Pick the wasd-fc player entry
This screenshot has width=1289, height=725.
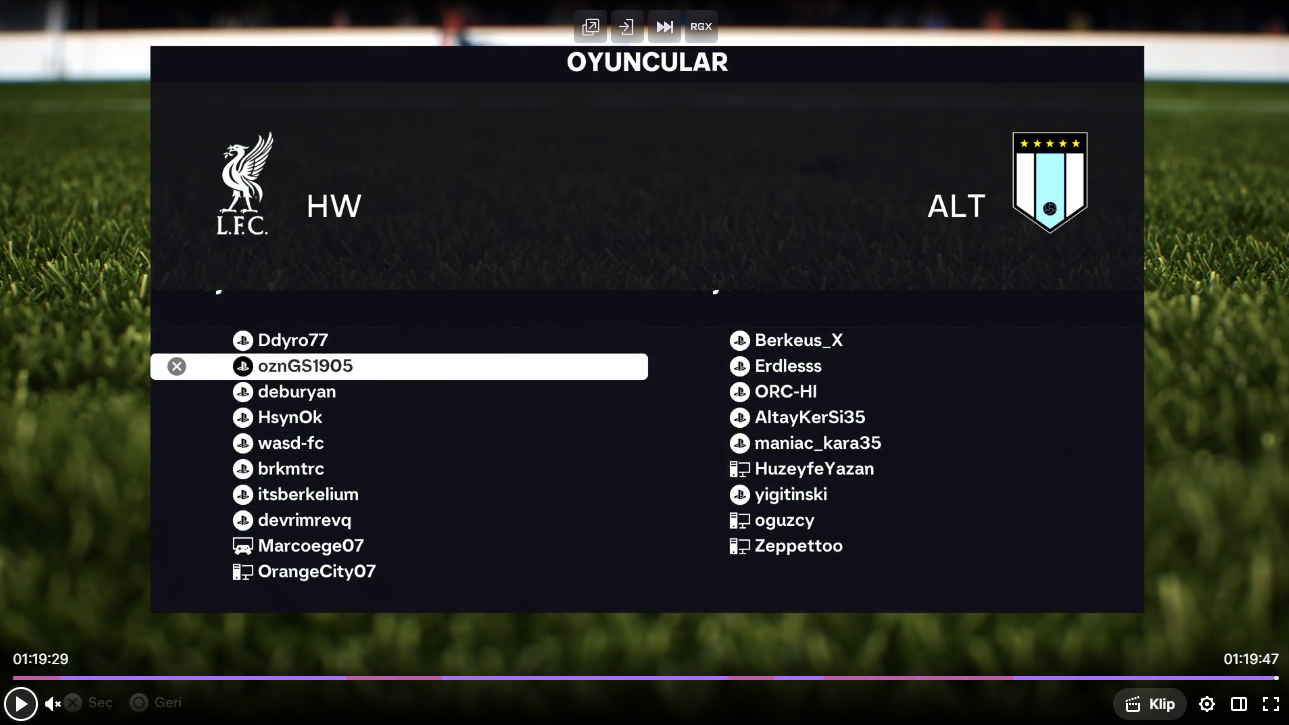[290, 443]
